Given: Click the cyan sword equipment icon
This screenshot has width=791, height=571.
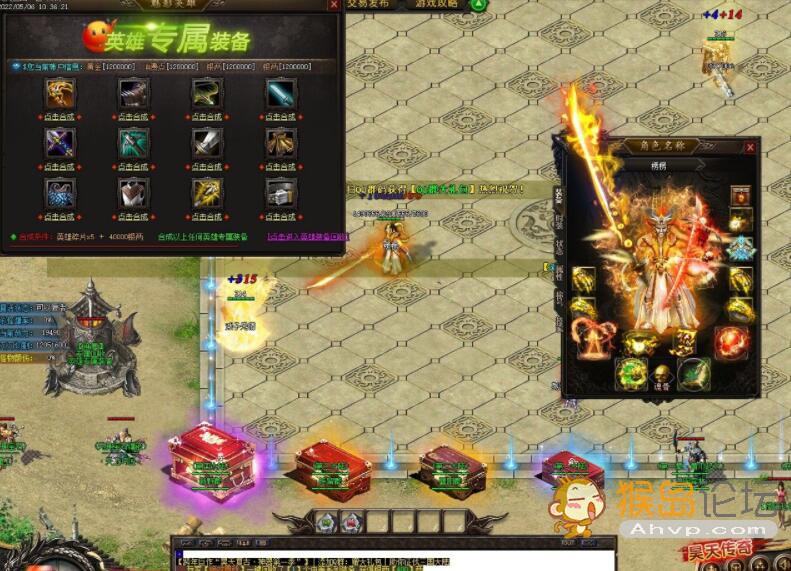Looking at the screenshot, I should 280,93.
